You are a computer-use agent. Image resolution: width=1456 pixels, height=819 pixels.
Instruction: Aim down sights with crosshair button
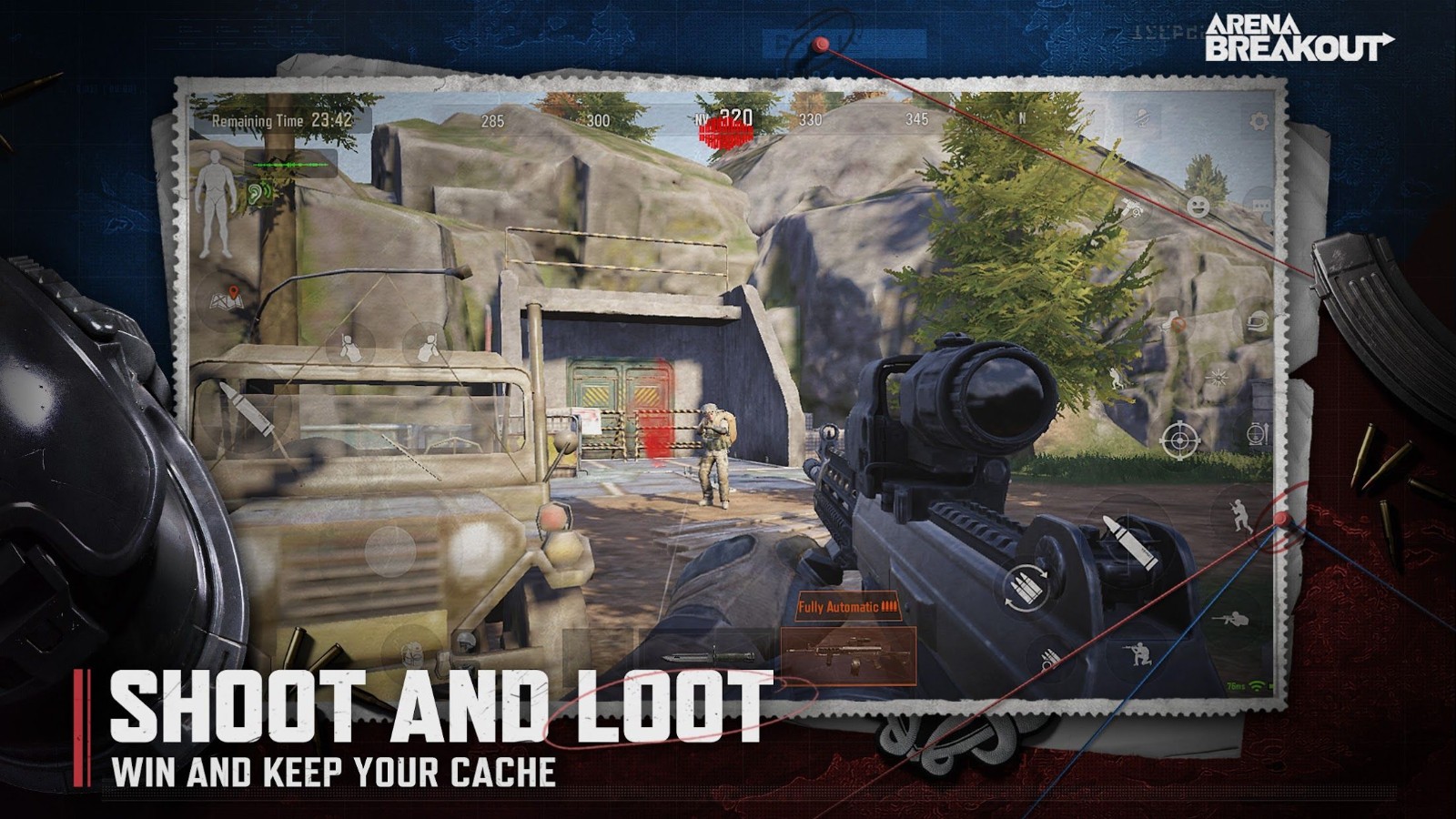point(1178,440)
